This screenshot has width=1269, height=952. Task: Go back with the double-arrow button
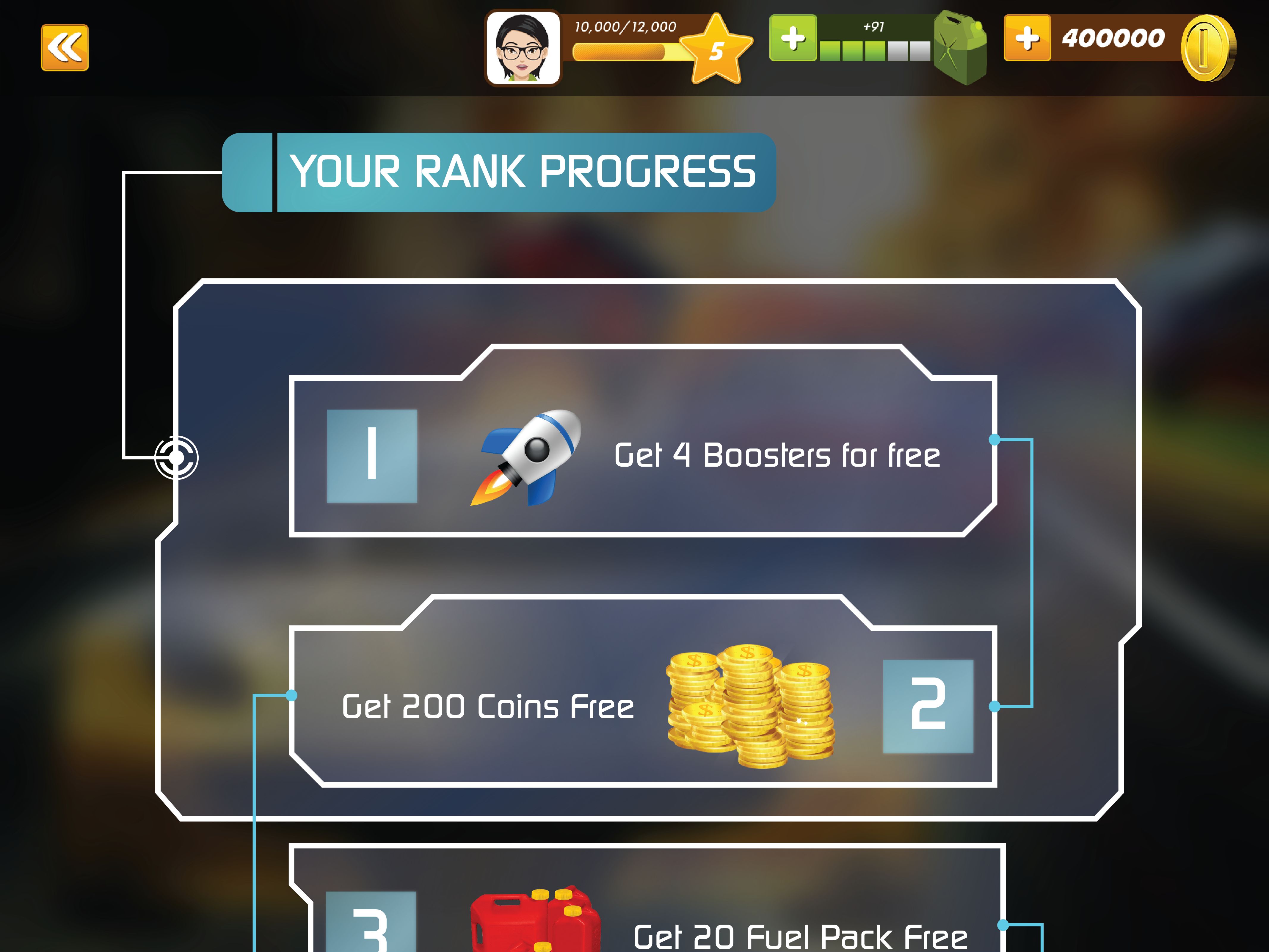click(64, 48)
